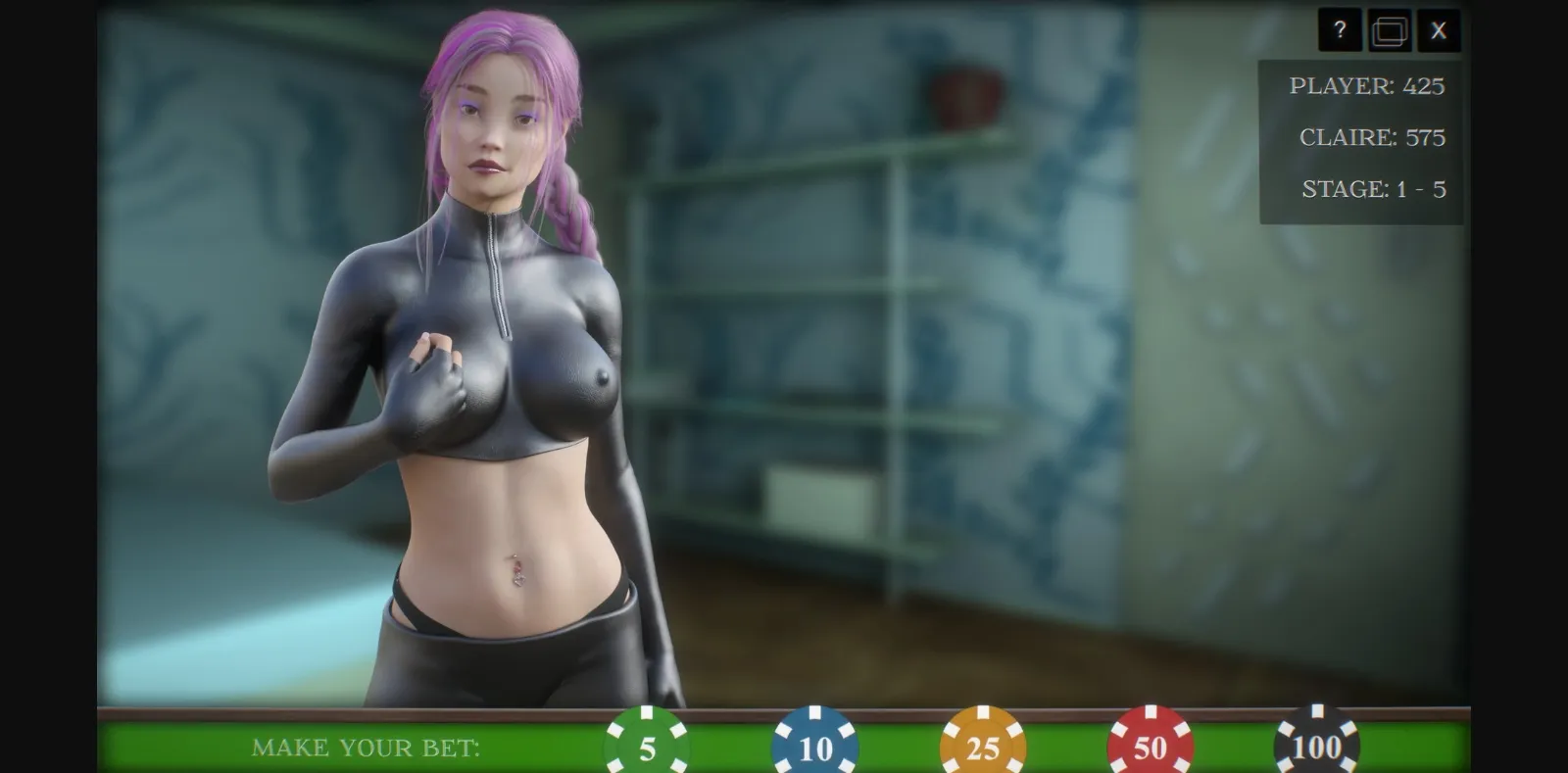Click the PLAYER: 425 score readout

[1366, 86]
